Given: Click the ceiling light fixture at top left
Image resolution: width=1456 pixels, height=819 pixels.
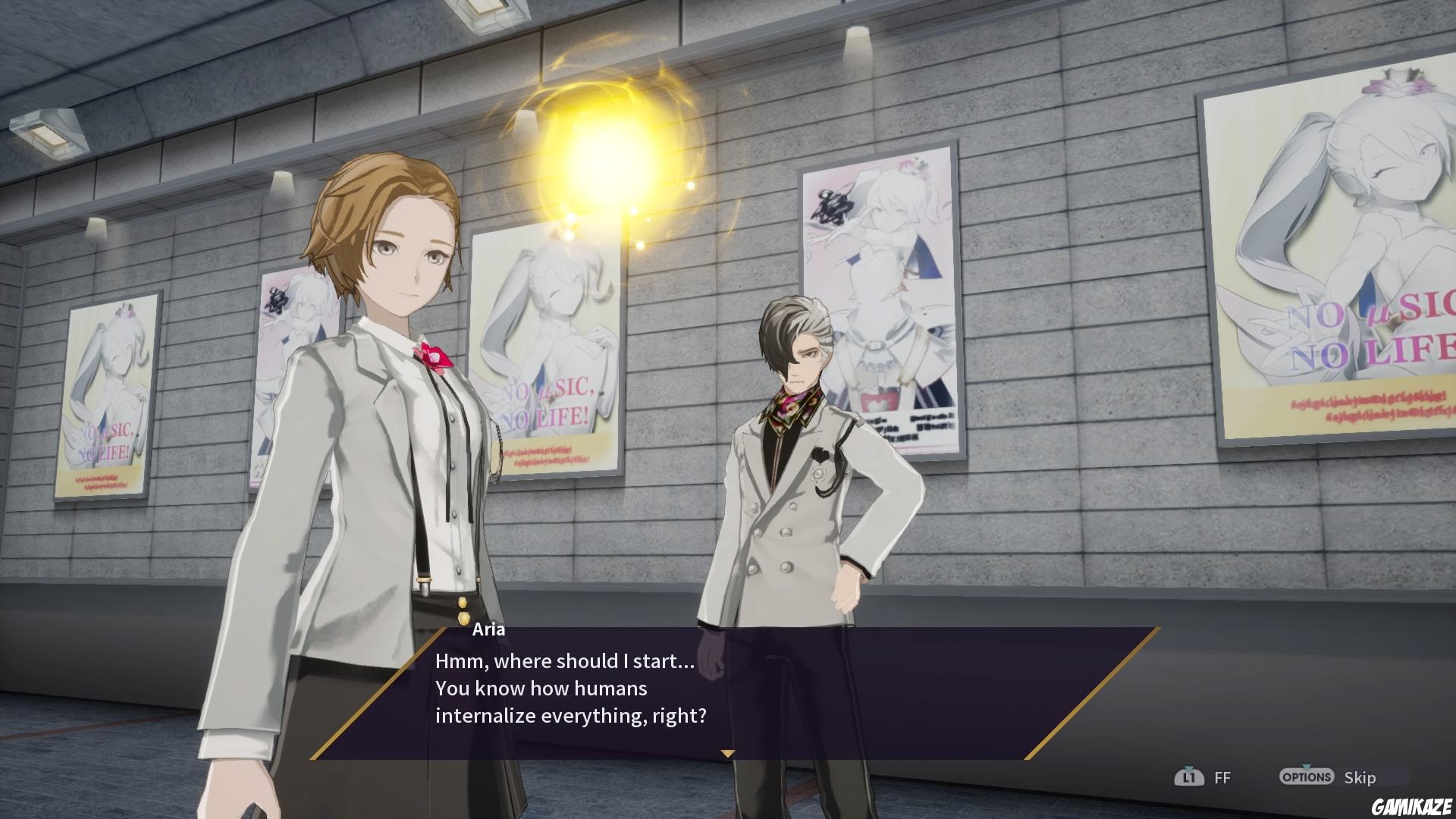Looking at the screenshot, I should click(49, 133).
